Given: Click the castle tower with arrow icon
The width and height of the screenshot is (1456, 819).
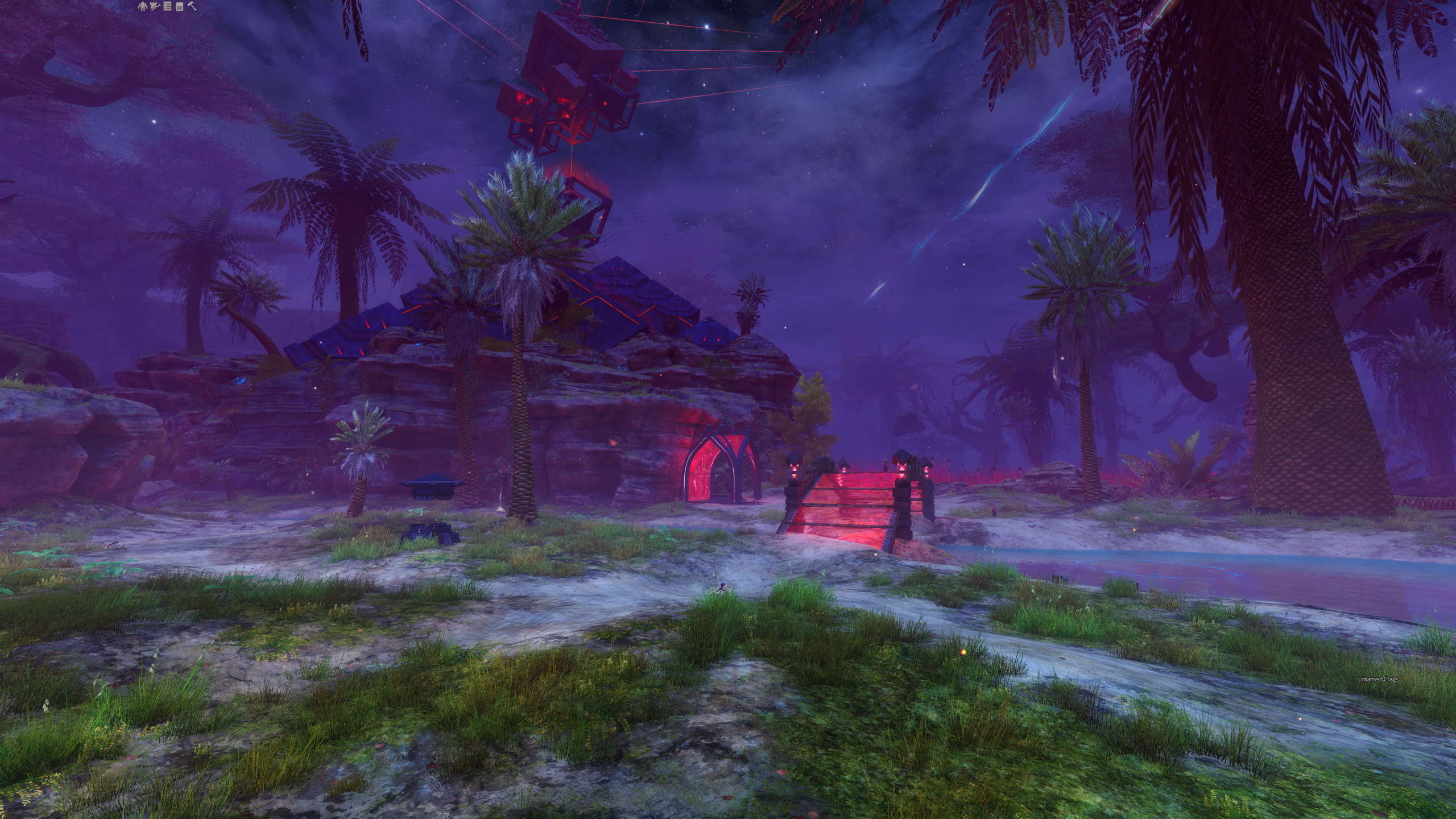Looking at the screenshot, I should click(155, 6).
